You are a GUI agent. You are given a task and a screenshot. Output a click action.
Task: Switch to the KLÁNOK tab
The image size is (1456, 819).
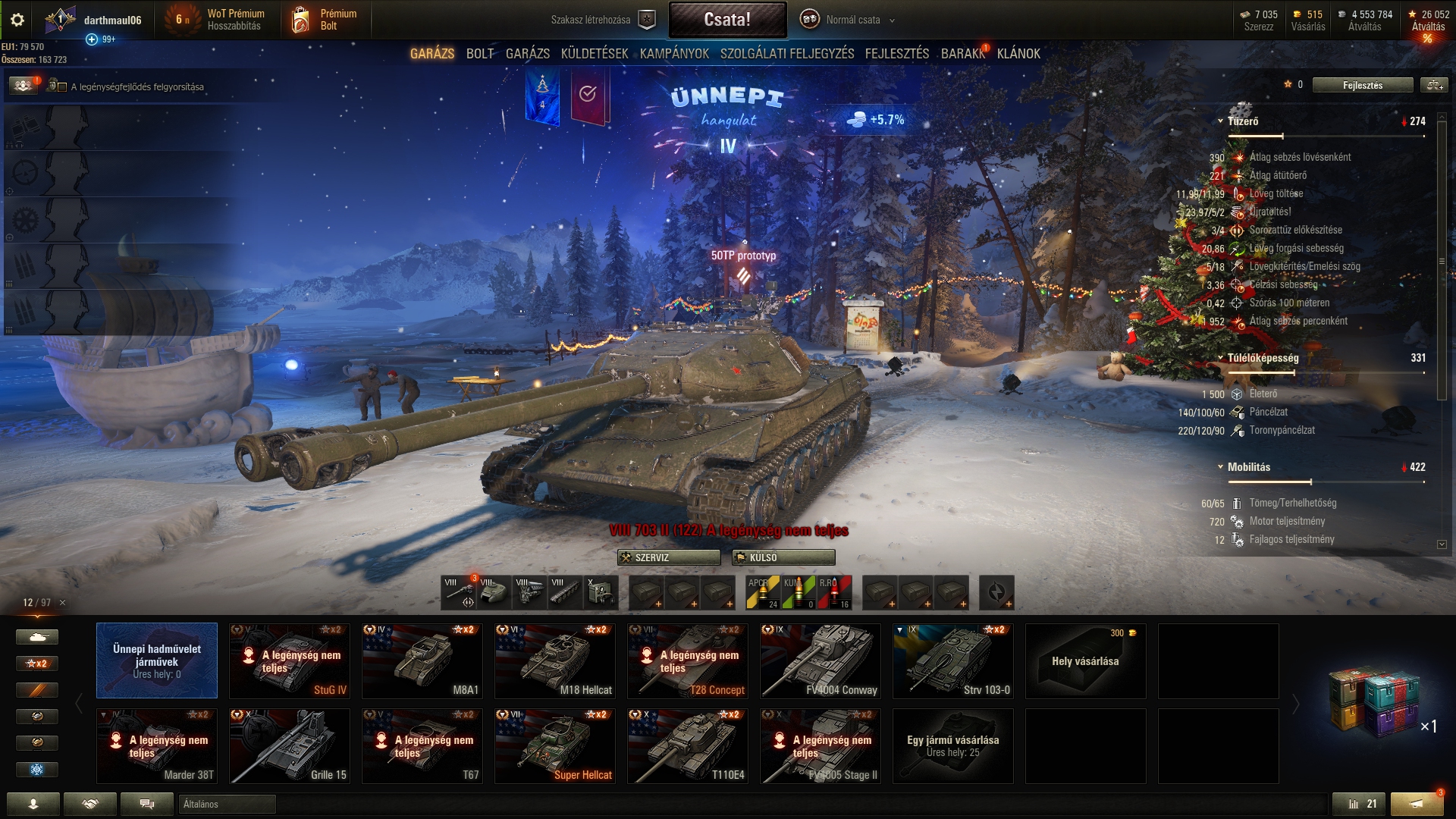[x=1018, y=54]
